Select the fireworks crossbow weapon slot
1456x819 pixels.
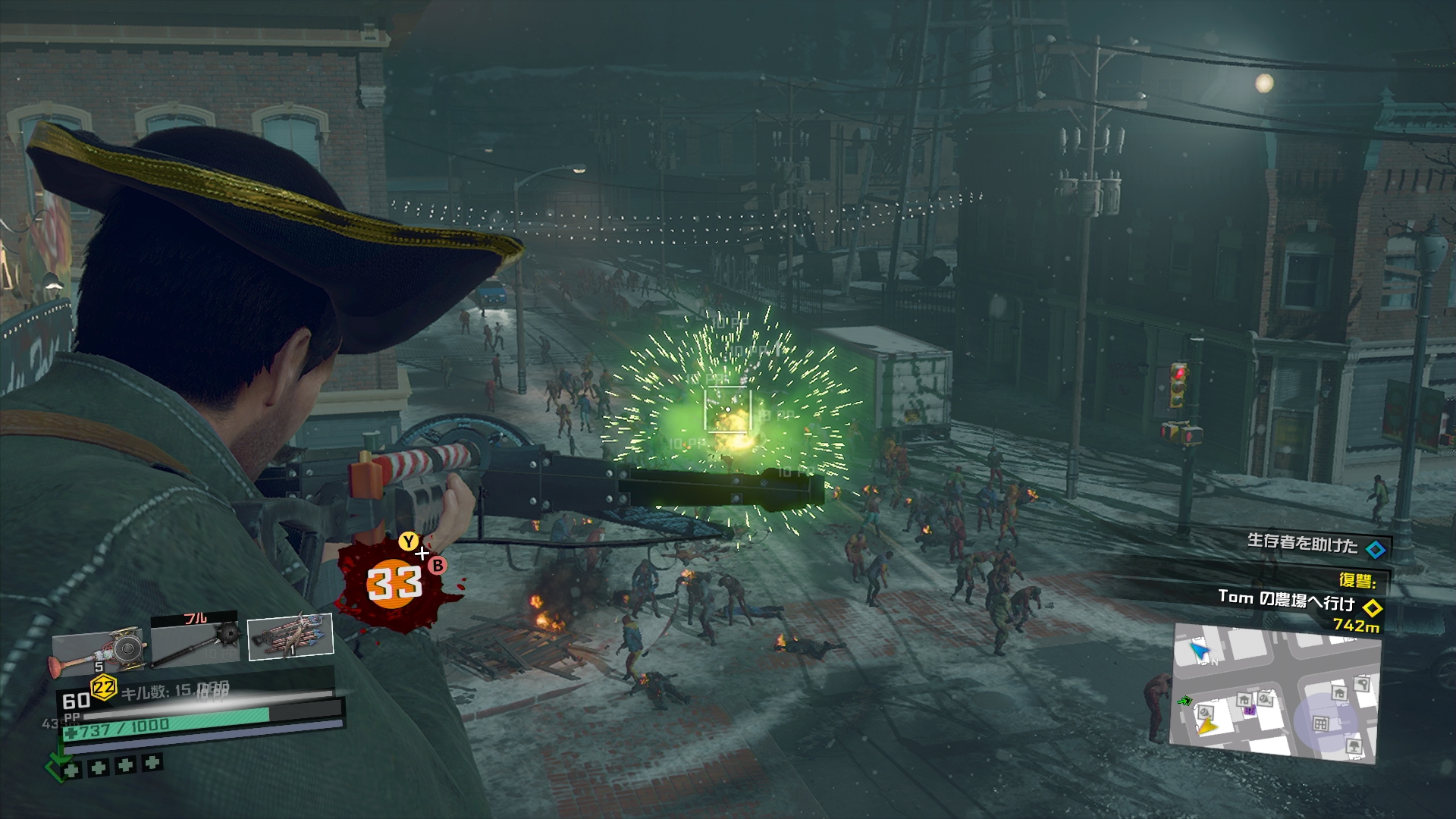coord(290,636)
